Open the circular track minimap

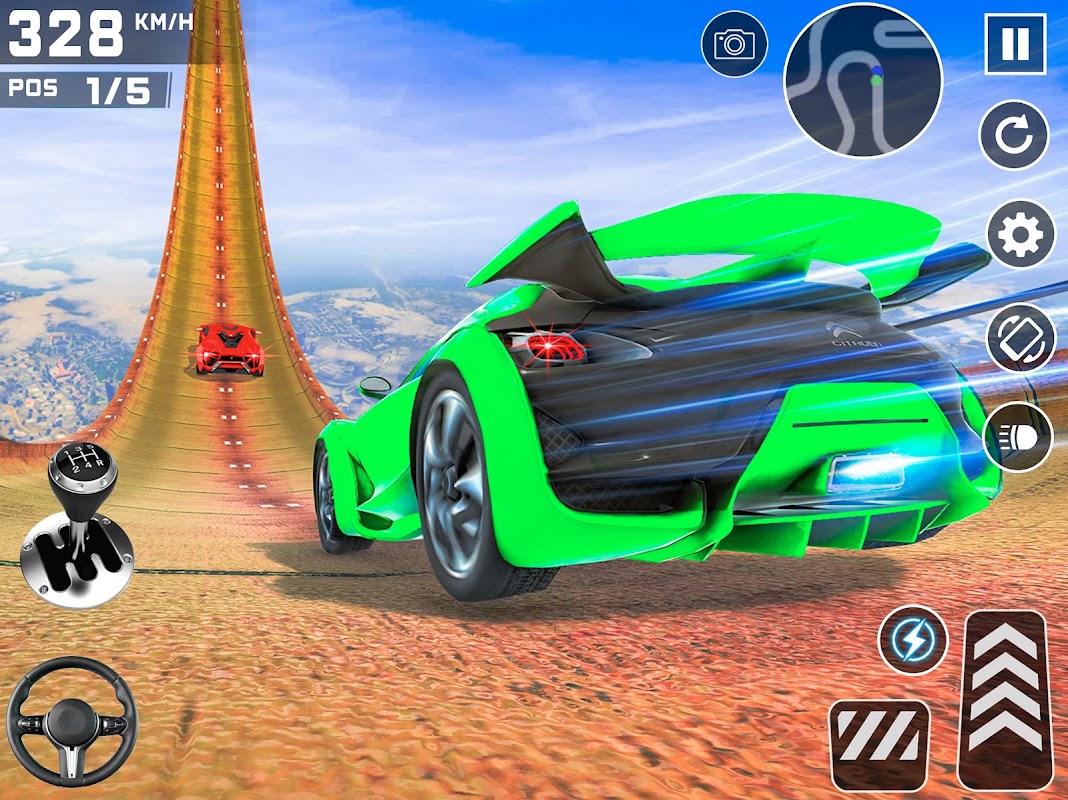point(863,81)
